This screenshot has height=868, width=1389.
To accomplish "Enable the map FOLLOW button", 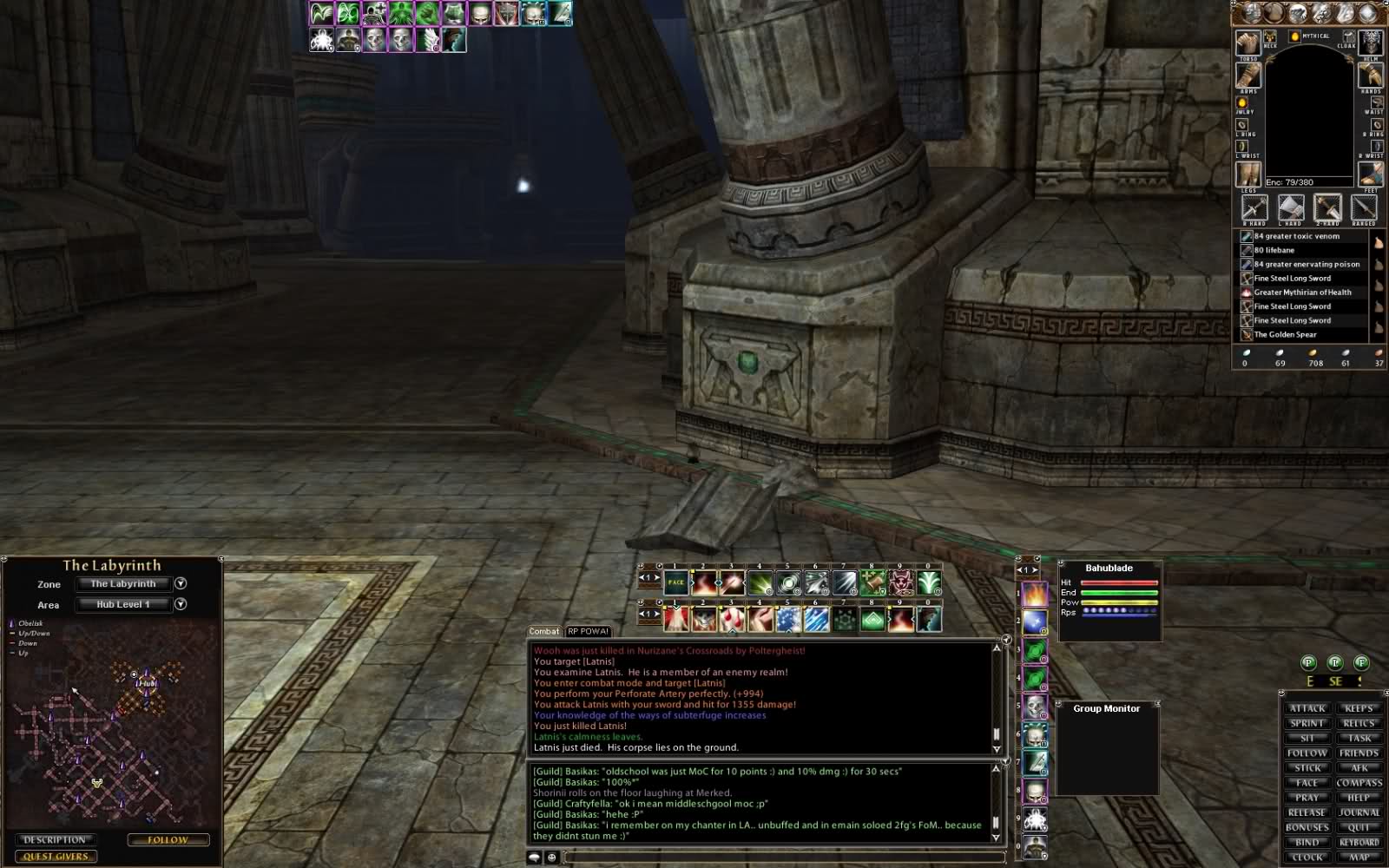I will point(168,840).
